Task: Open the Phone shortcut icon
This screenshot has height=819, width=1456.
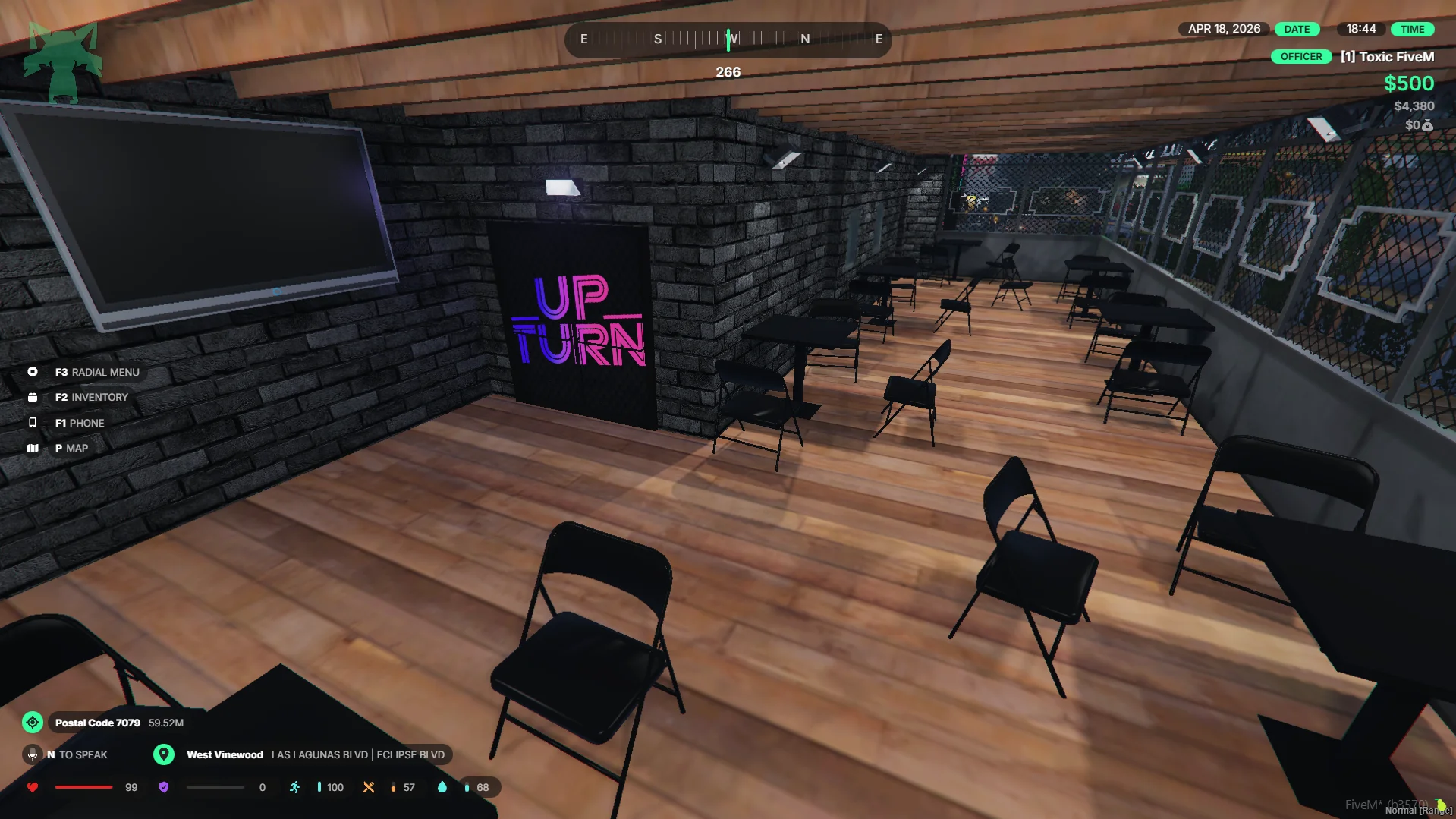Action: [33, 423]
